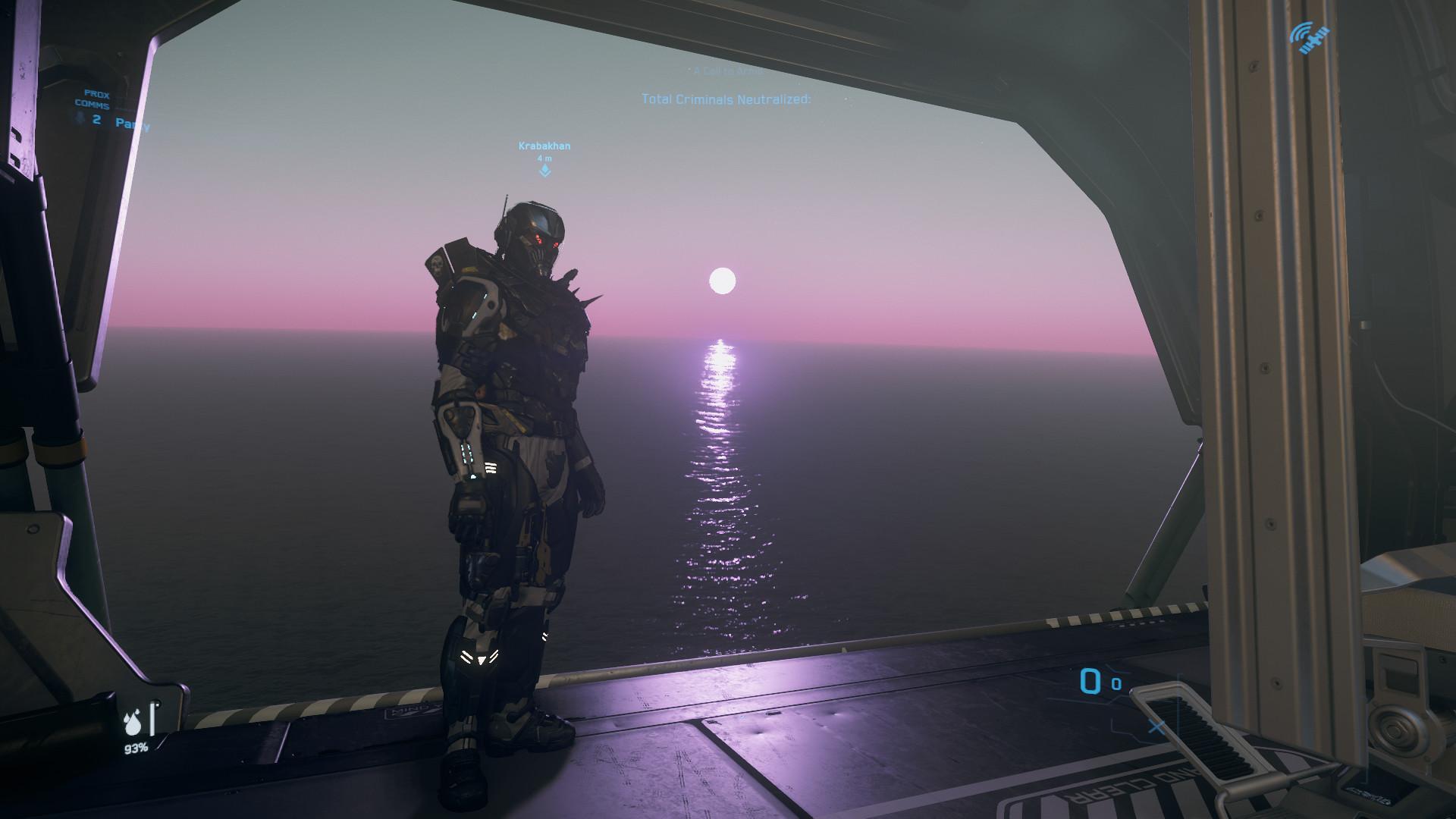The height and width of the screenshot is (819, 1456).
Task: Expand the PROX COMMS participant list
Action: point(98,119)
